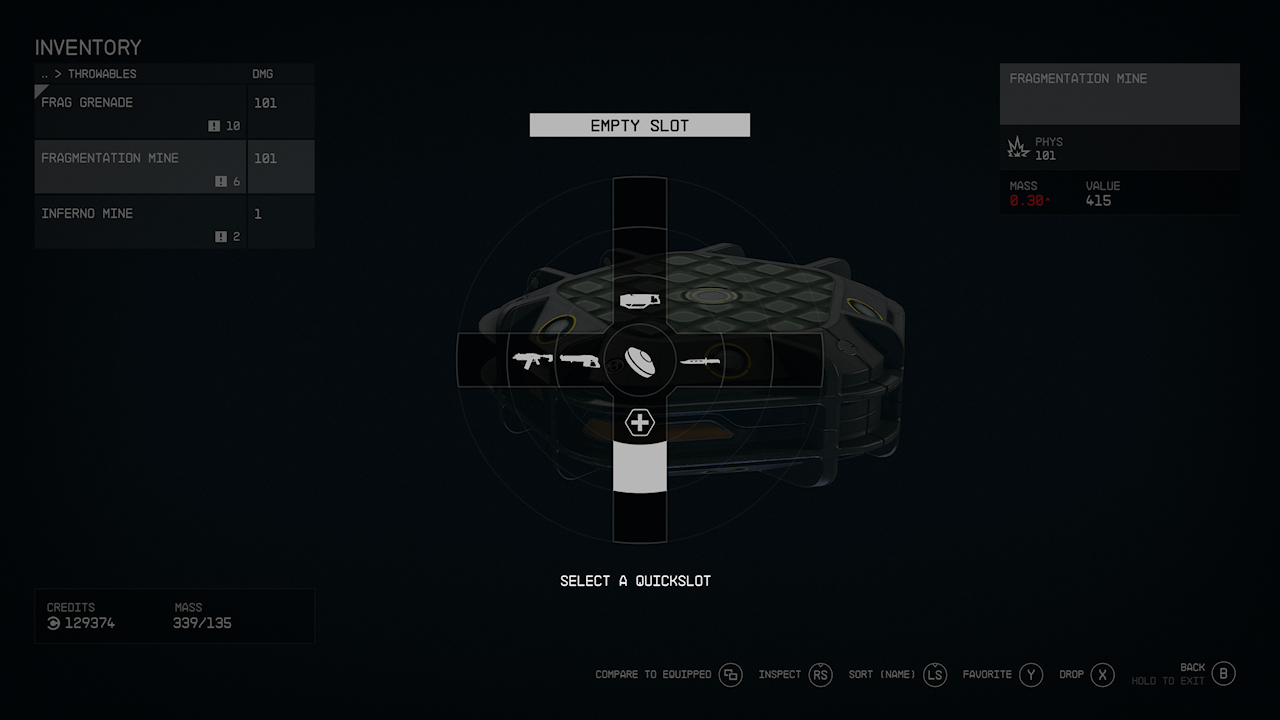Sort the list by the DMG column
Screen dimensions: 1280x720
tap(262, 74)
